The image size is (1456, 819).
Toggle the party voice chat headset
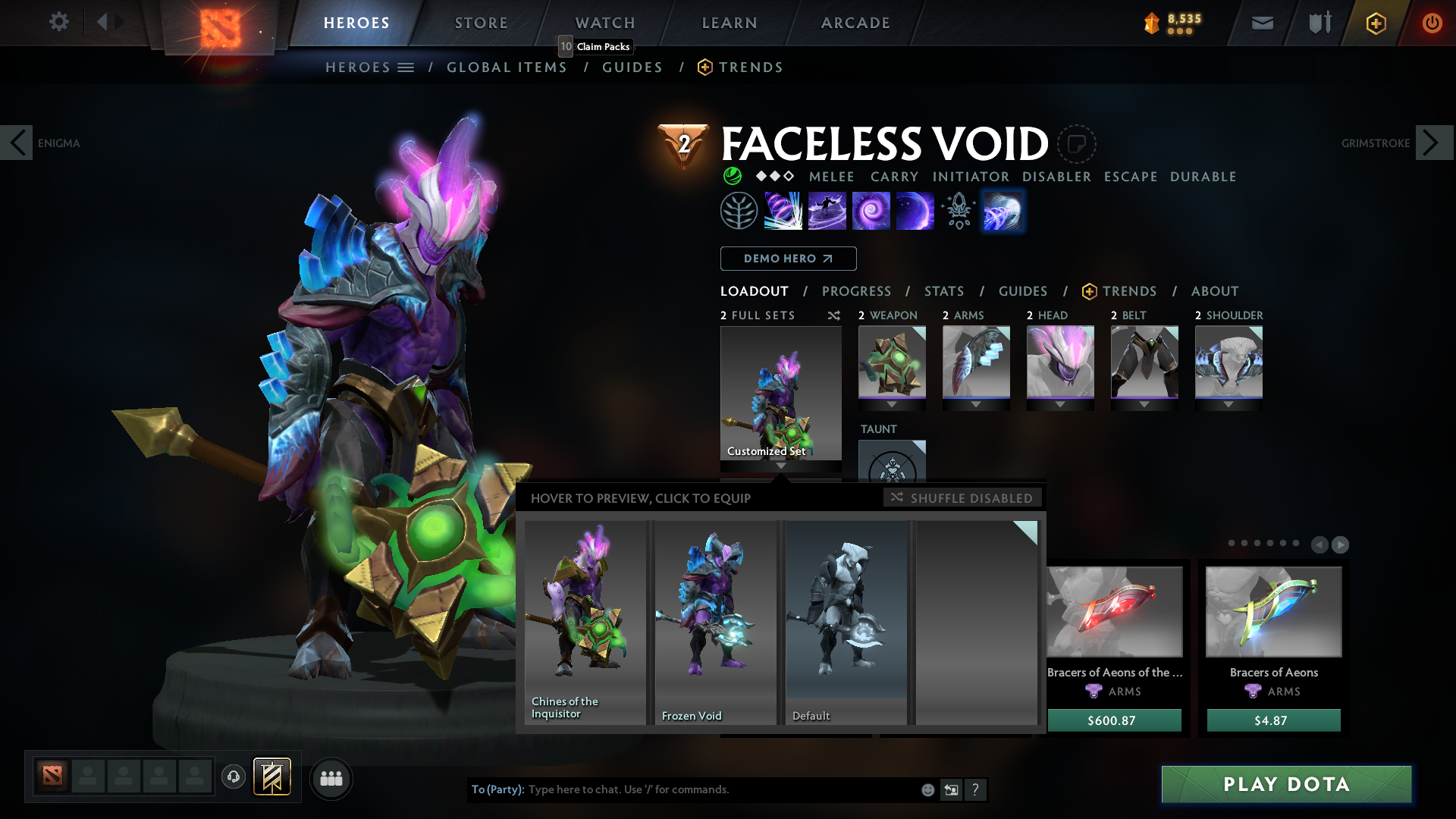coord(233,778)
